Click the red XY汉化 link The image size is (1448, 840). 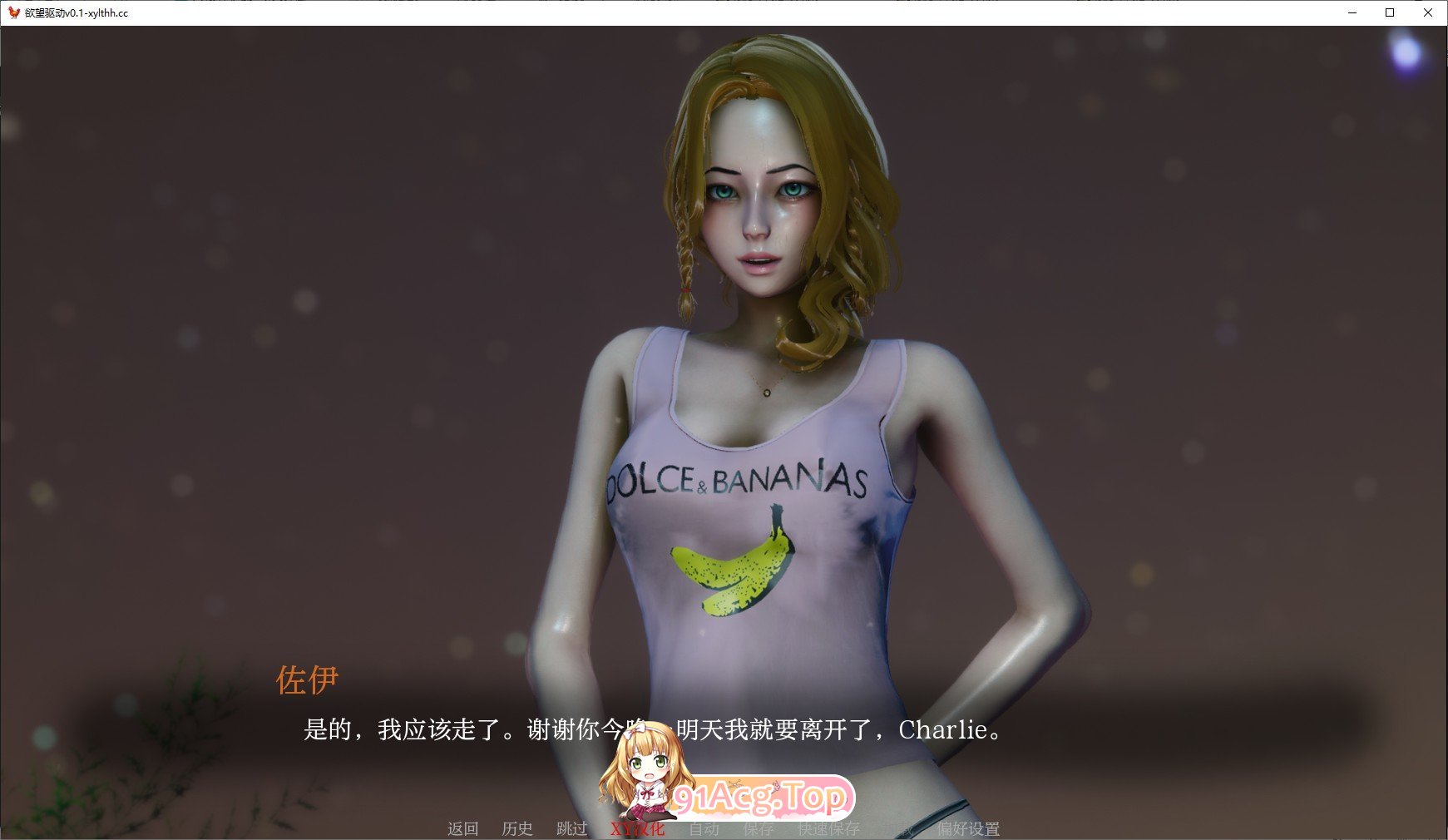point(637,829)
